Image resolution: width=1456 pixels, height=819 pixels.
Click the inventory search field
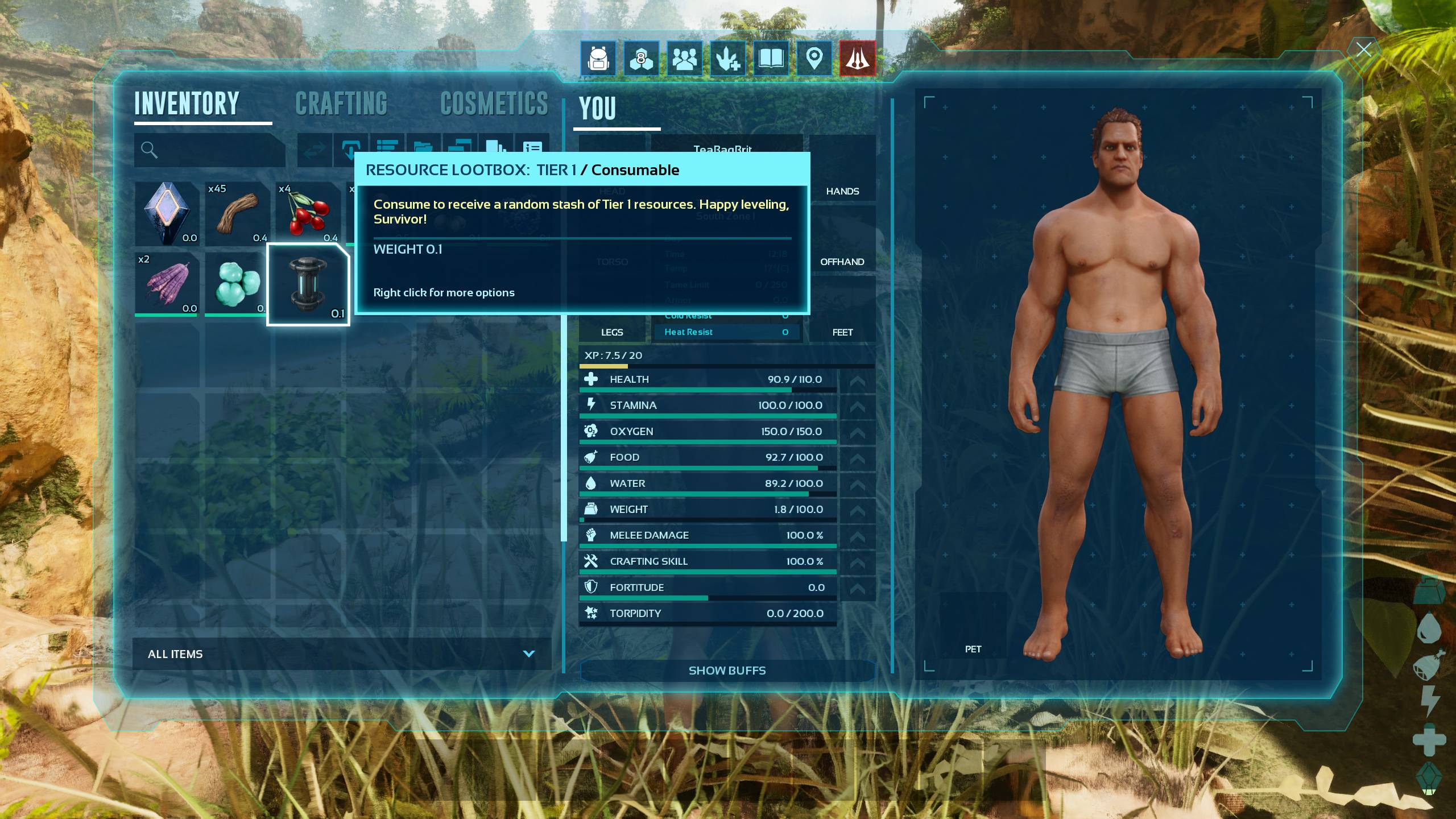216,150
